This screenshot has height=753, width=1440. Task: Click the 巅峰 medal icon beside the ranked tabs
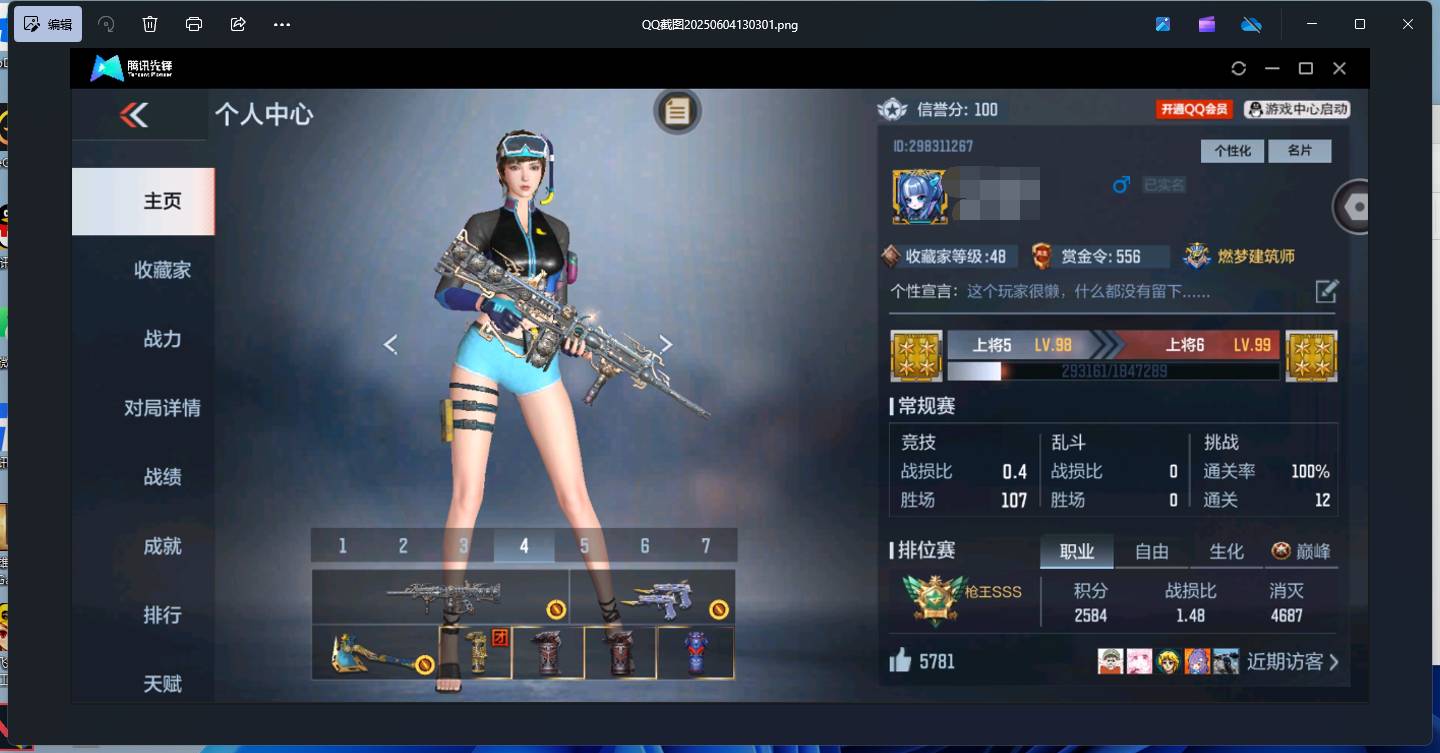[x=1282, y=550]
